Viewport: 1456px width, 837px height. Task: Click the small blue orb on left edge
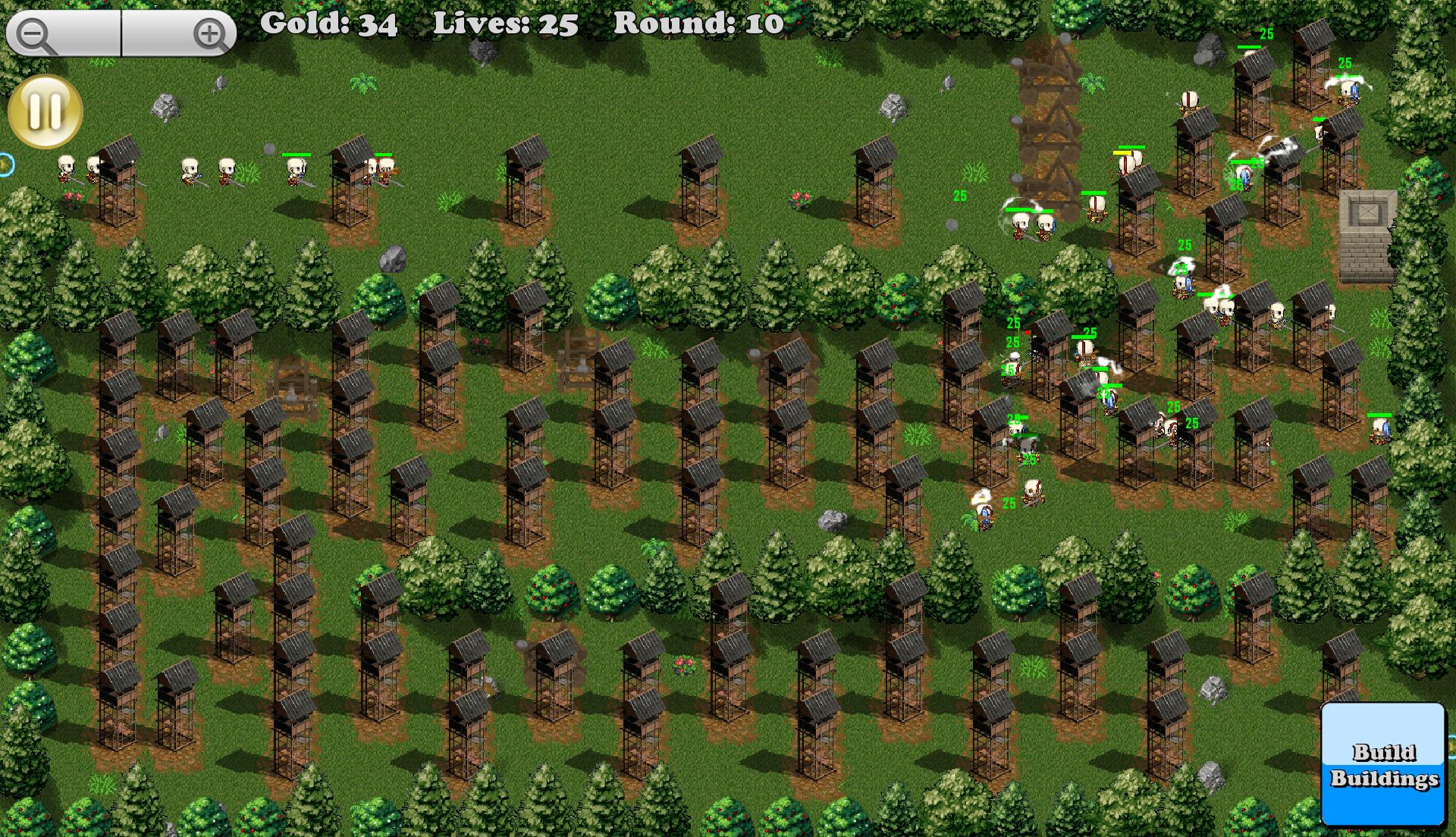pyautogui.click(x=6, y=163)
